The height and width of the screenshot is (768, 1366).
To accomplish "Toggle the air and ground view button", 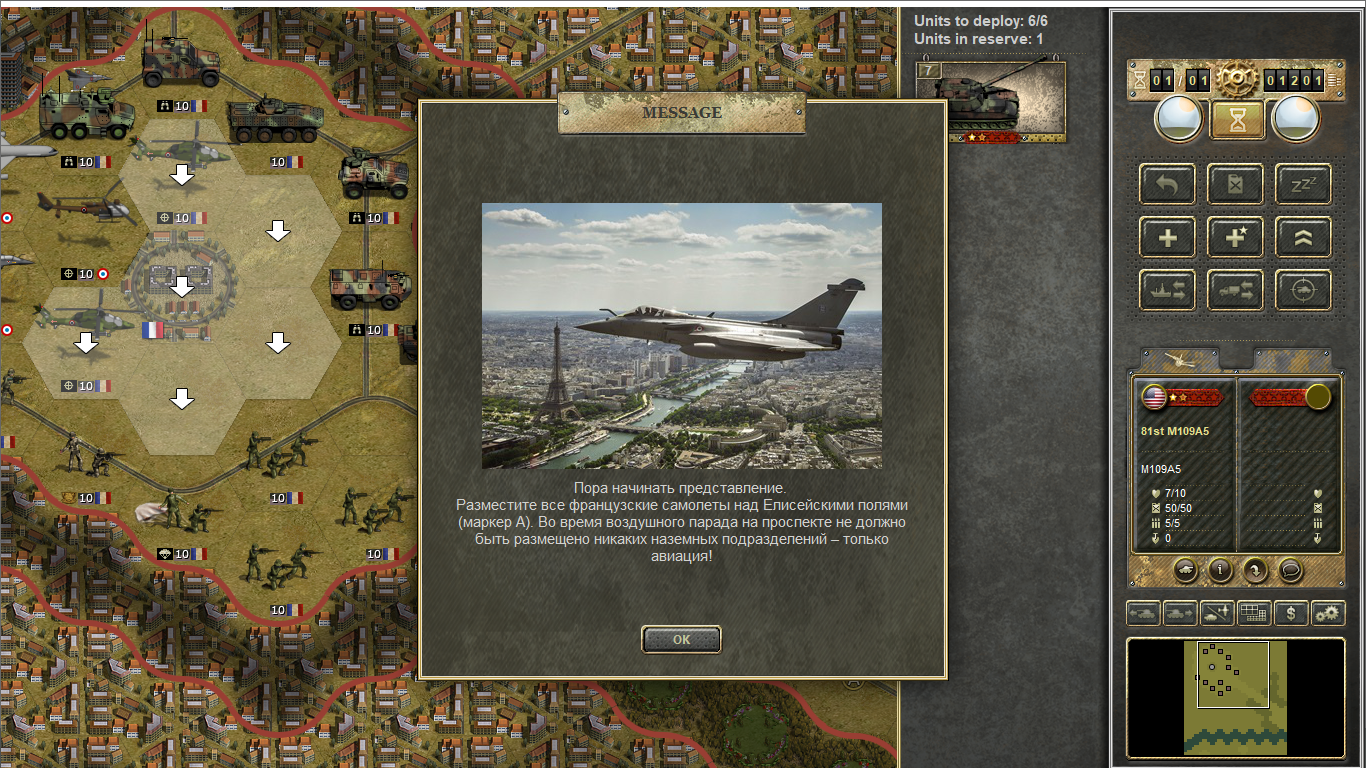I will [x=1217, y=613].
